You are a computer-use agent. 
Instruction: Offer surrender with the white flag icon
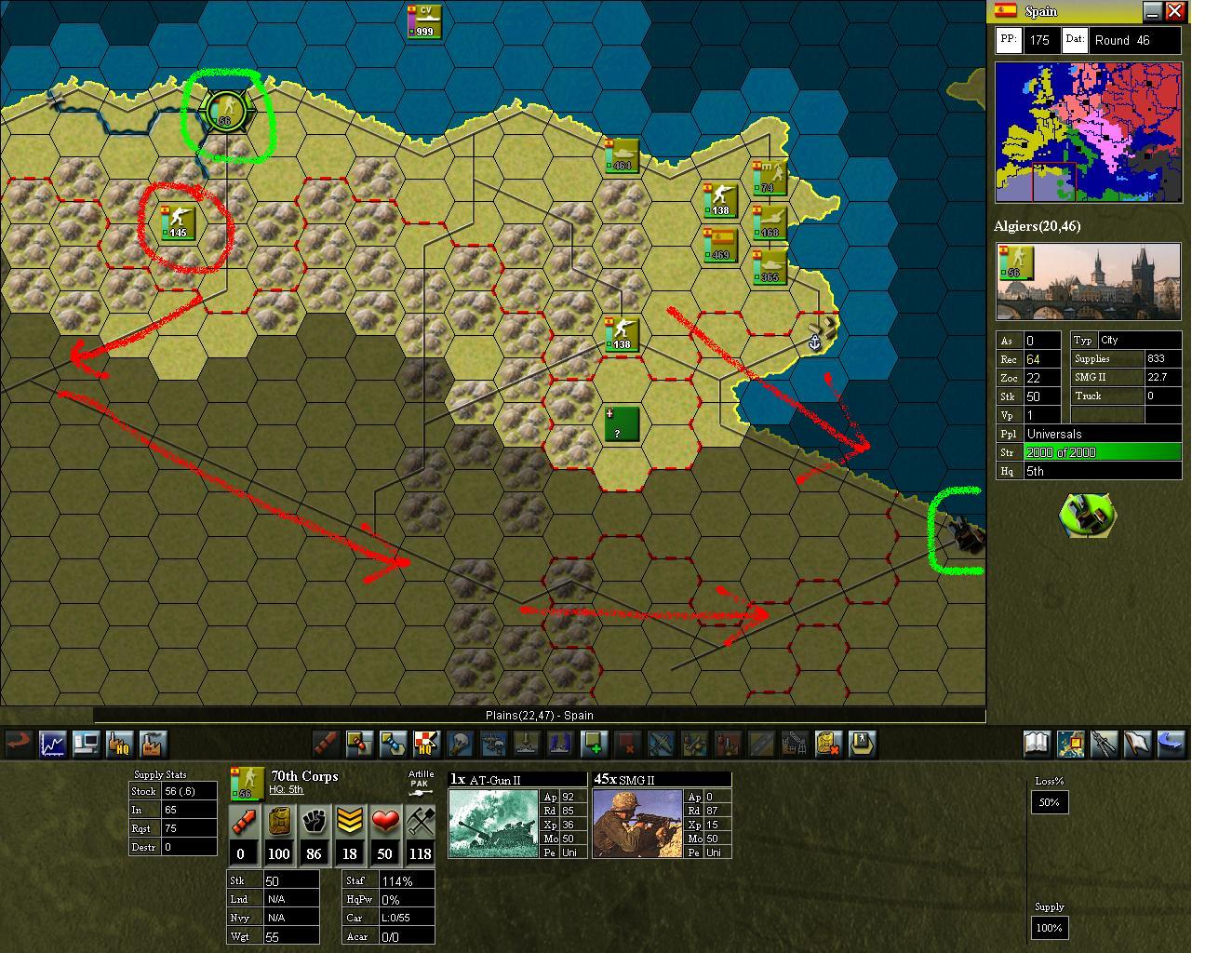click(x=1138, y=743)
